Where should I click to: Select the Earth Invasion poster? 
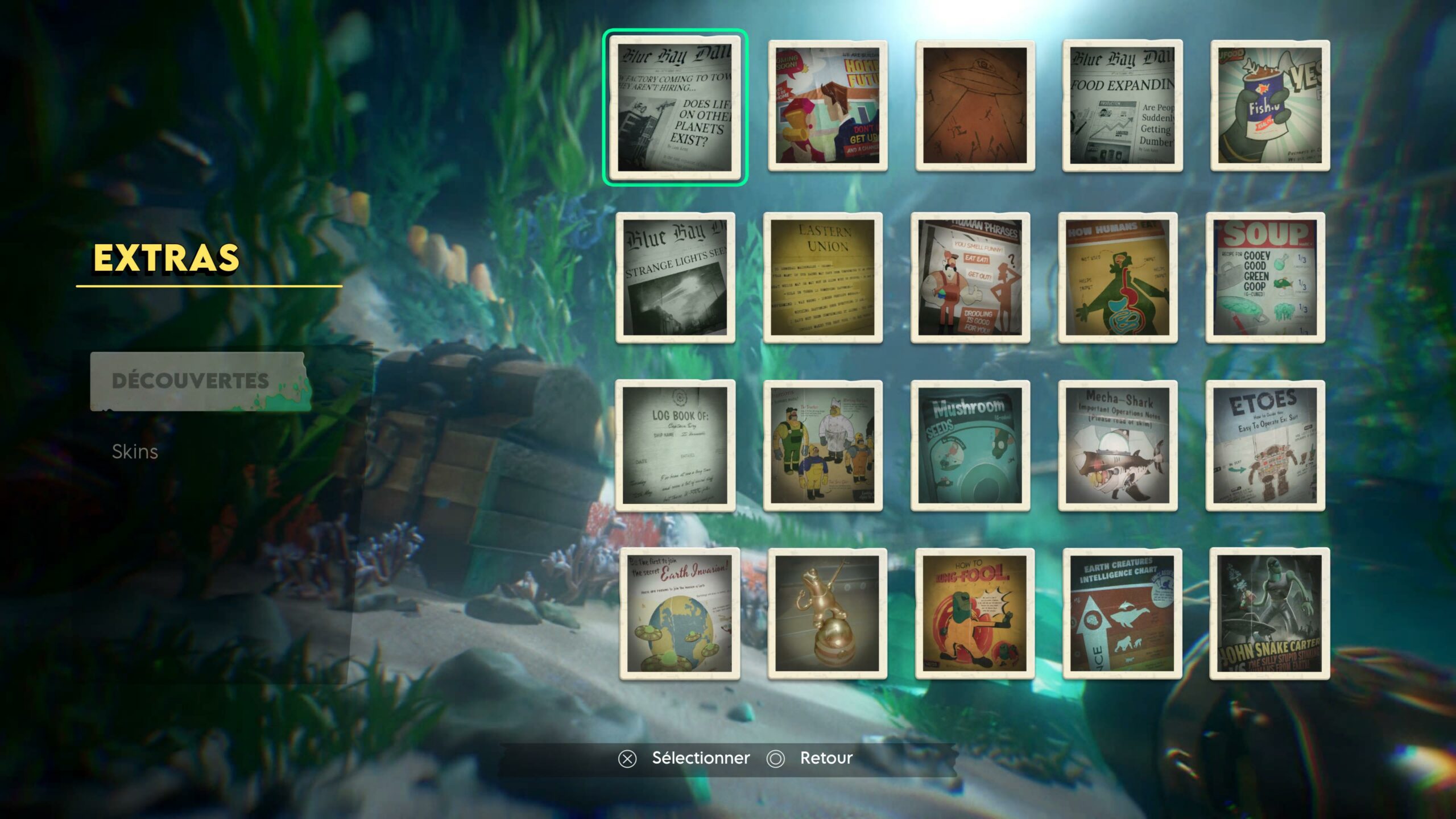(680, 614)
